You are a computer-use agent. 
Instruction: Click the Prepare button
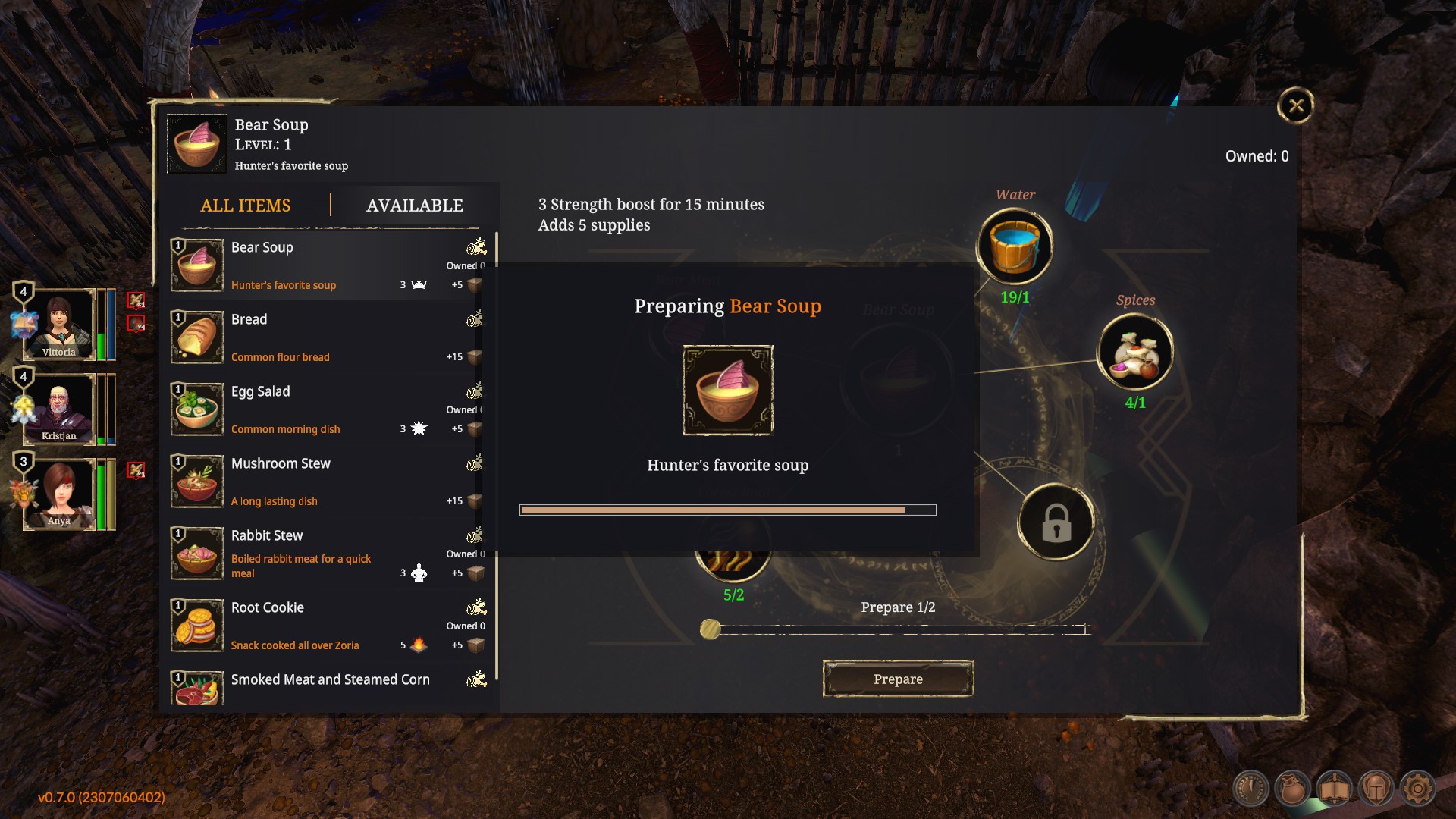click(x=898, y=679)
